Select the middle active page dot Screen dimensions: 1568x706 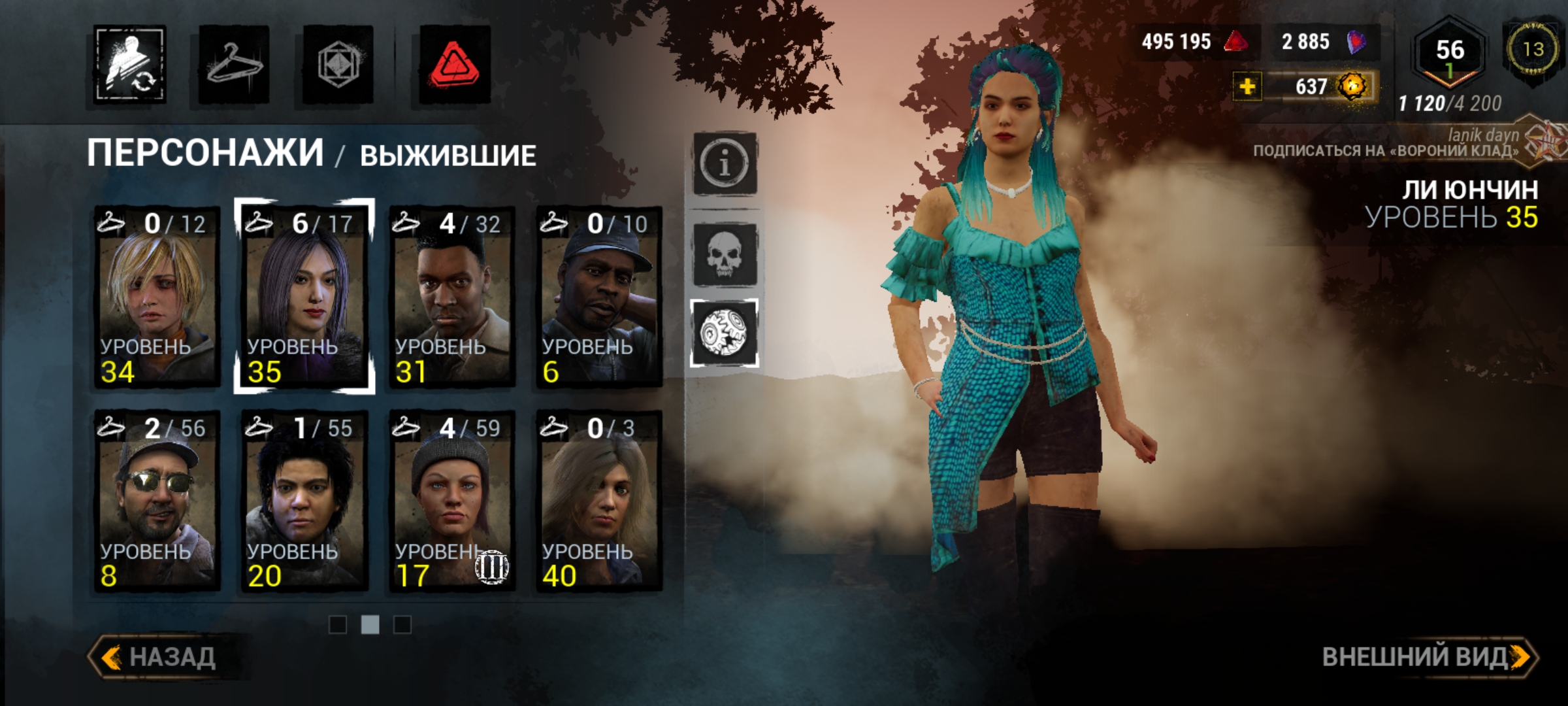[369, 624]
